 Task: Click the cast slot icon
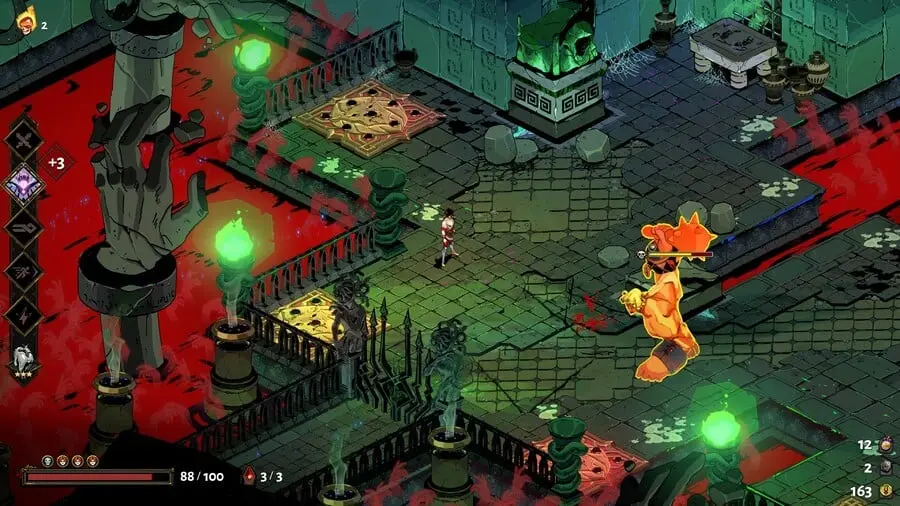23,226
